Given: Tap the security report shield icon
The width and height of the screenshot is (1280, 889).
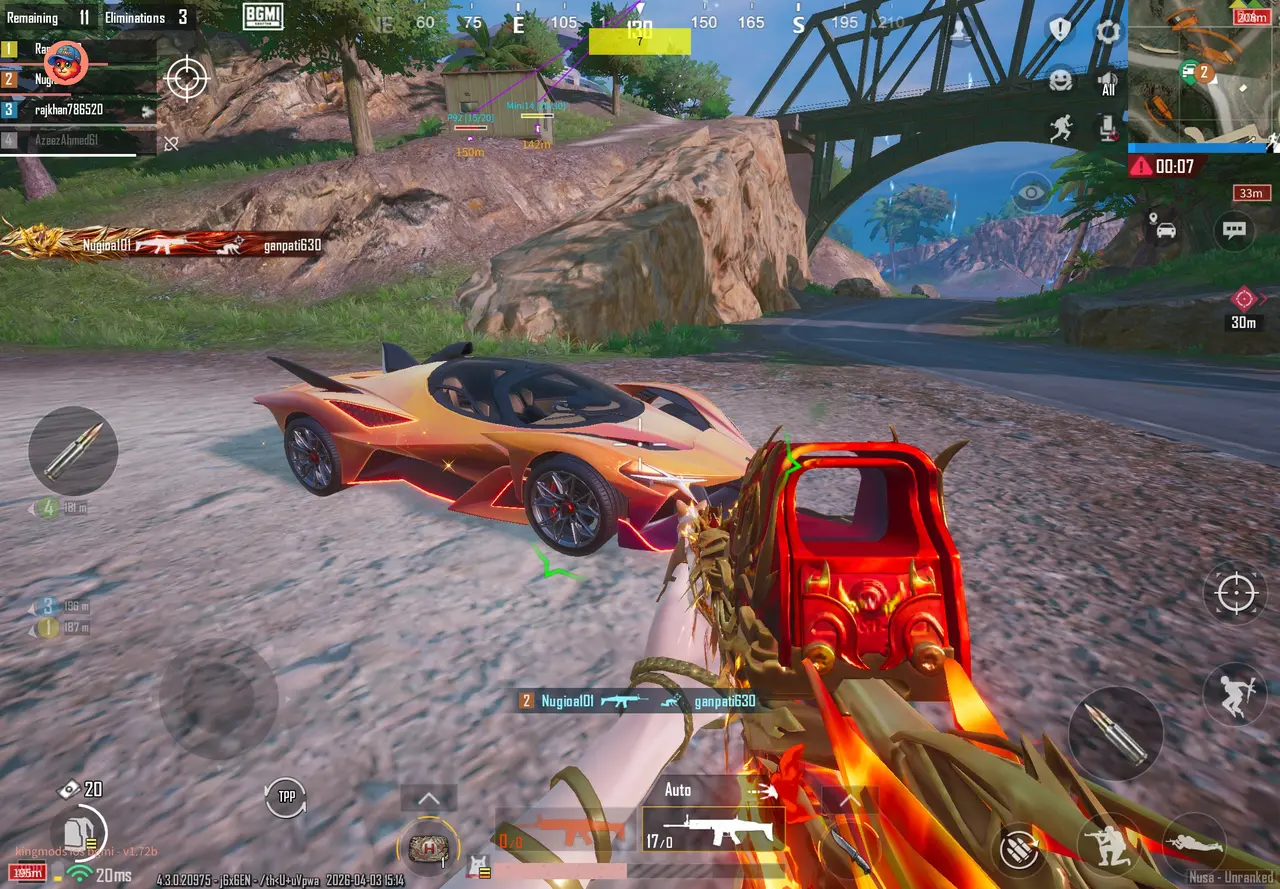Looking at the screenshot, I should [x=1058, y=29].
